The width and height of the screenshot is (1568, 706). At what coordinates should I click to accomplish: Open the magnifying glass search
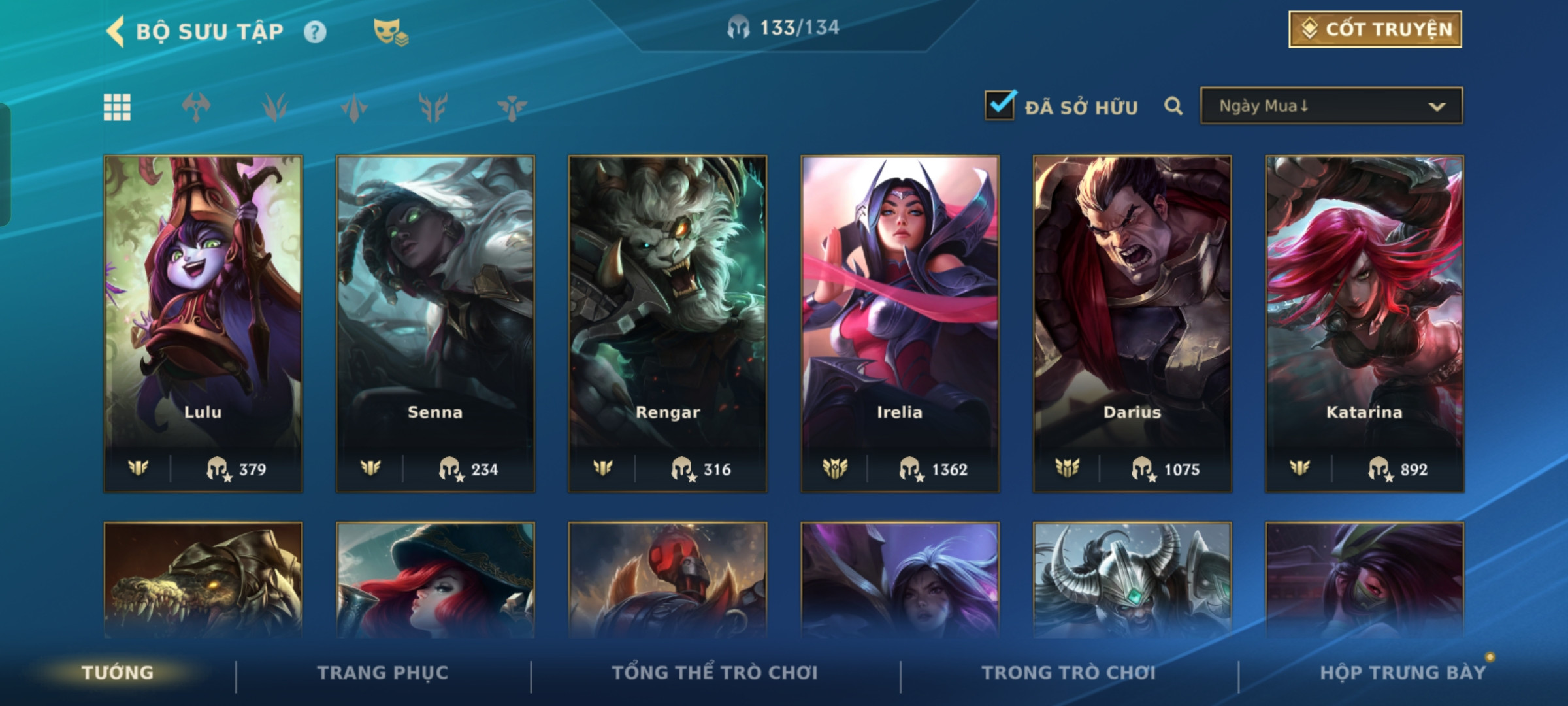coord(1173,106)
